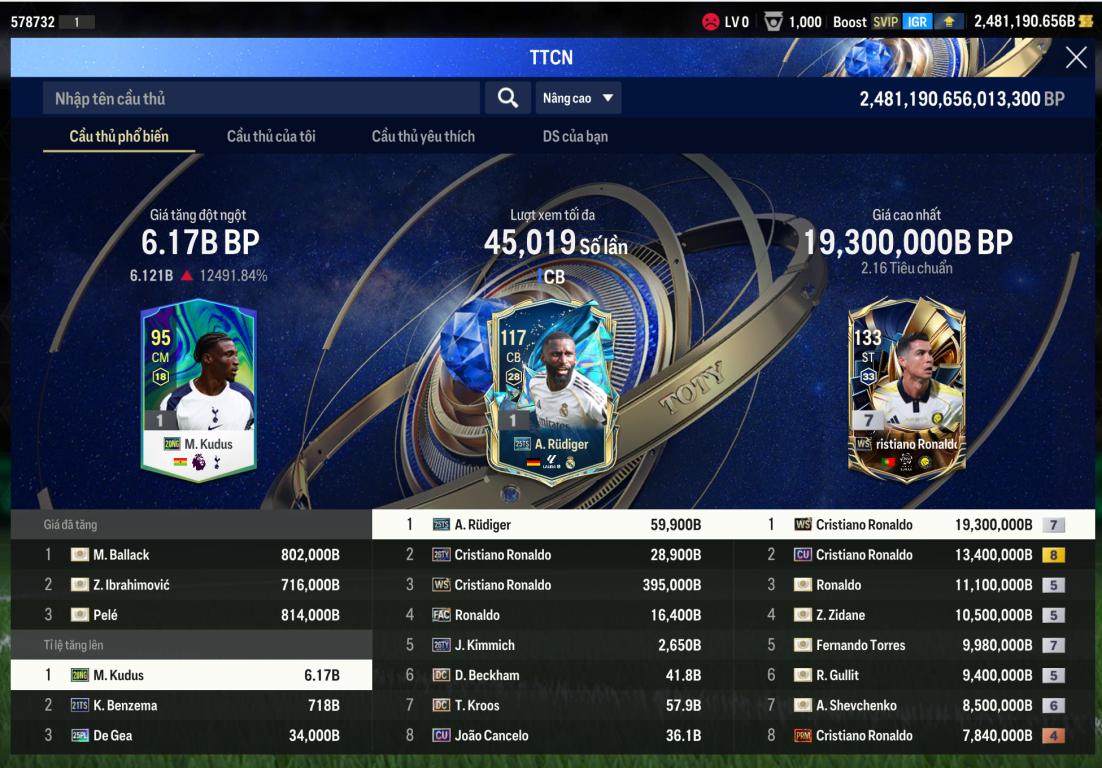Click the player name search field
The height and width of the screenshot is (768, 1102).
click(262, 98)
